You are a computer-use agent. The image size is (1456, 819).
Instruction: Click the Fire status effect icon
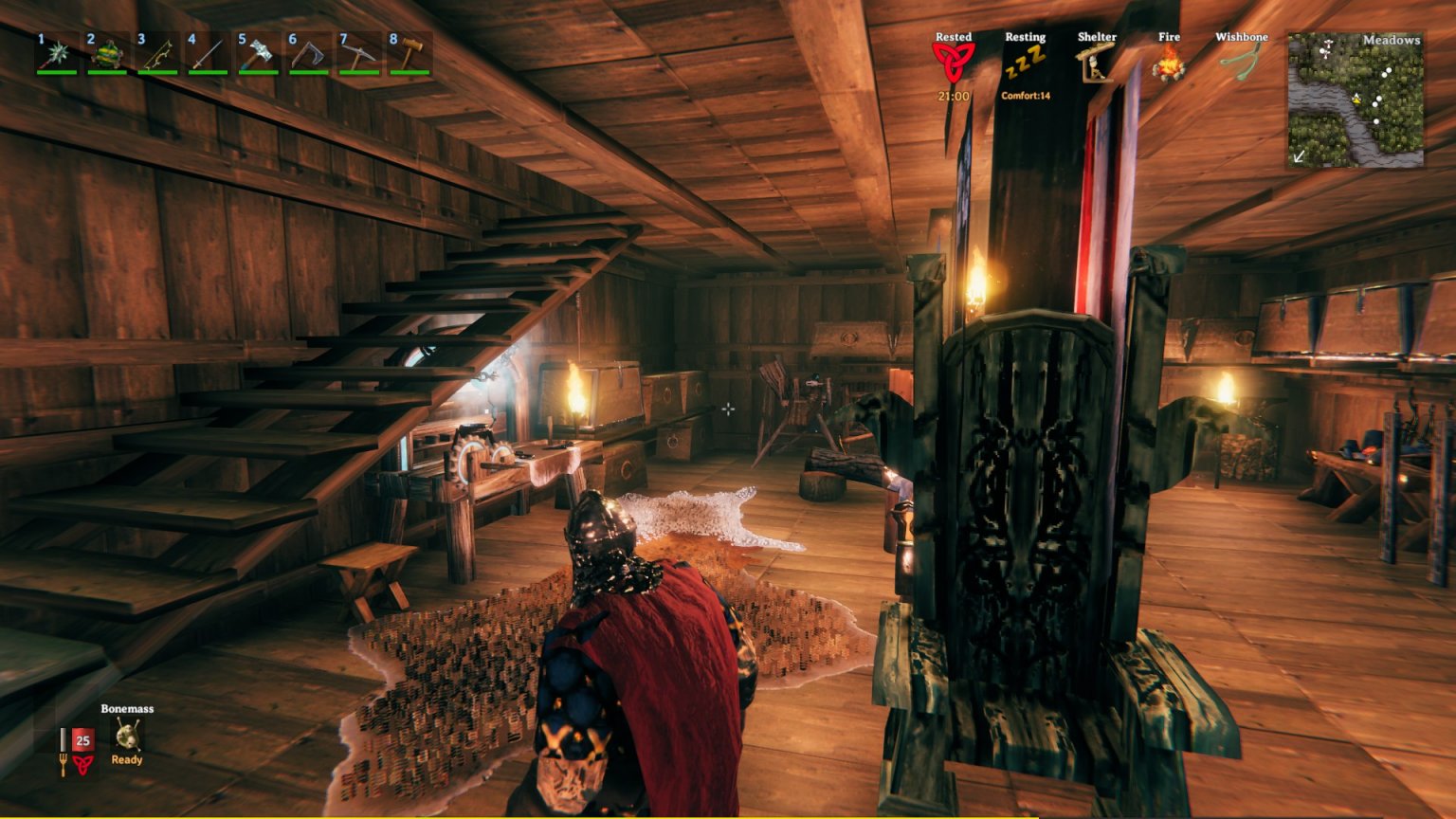point(1171,63)
